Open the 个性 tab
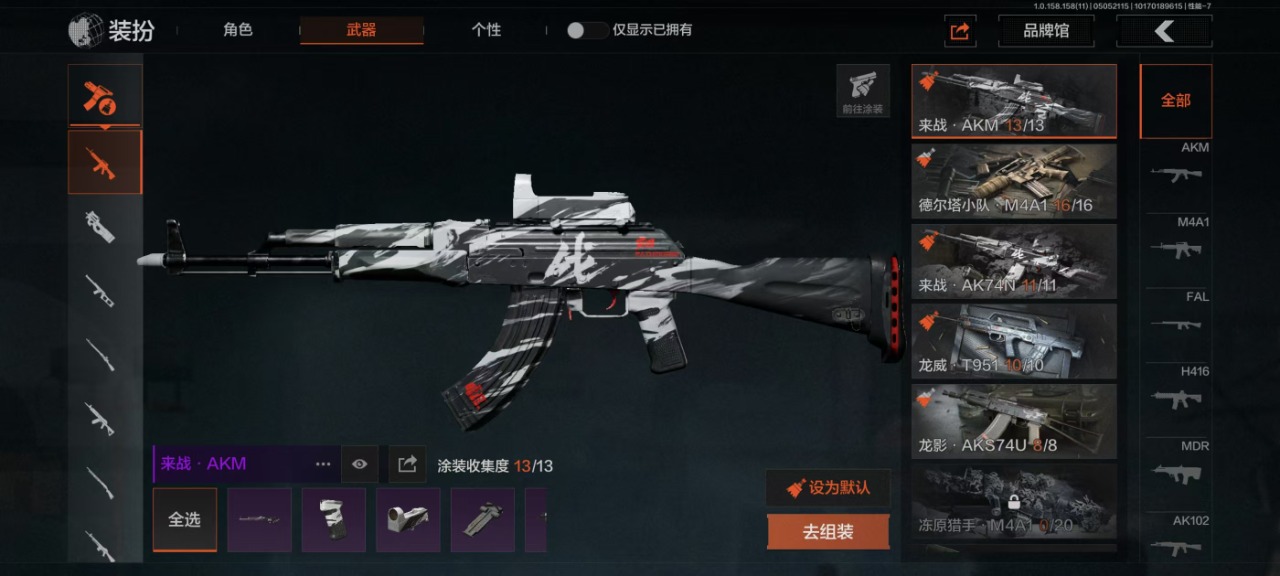Screen dimensions: 1280x576 (x=486, y=30)
